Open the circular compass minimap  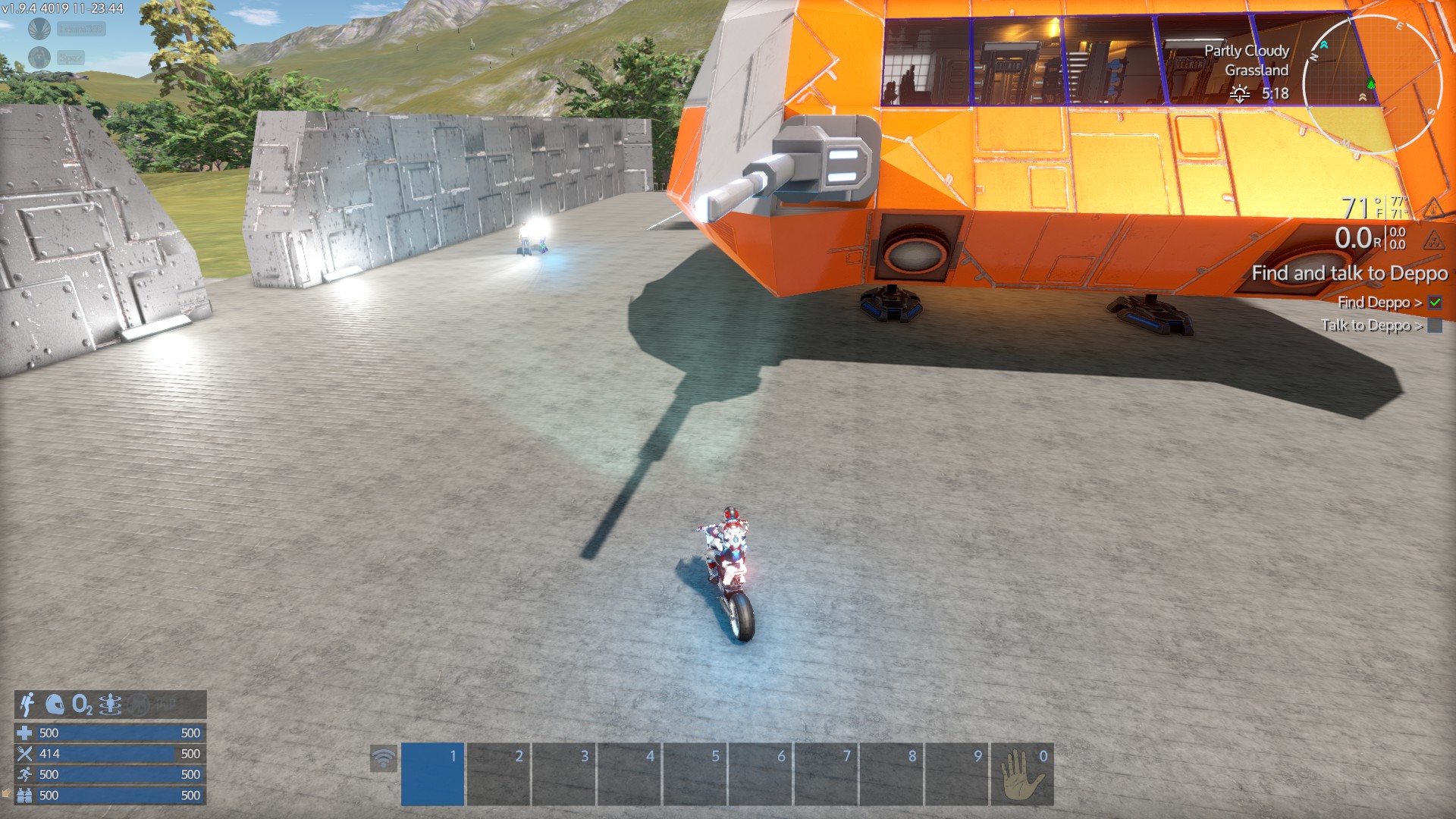(x=1372, y=85)
